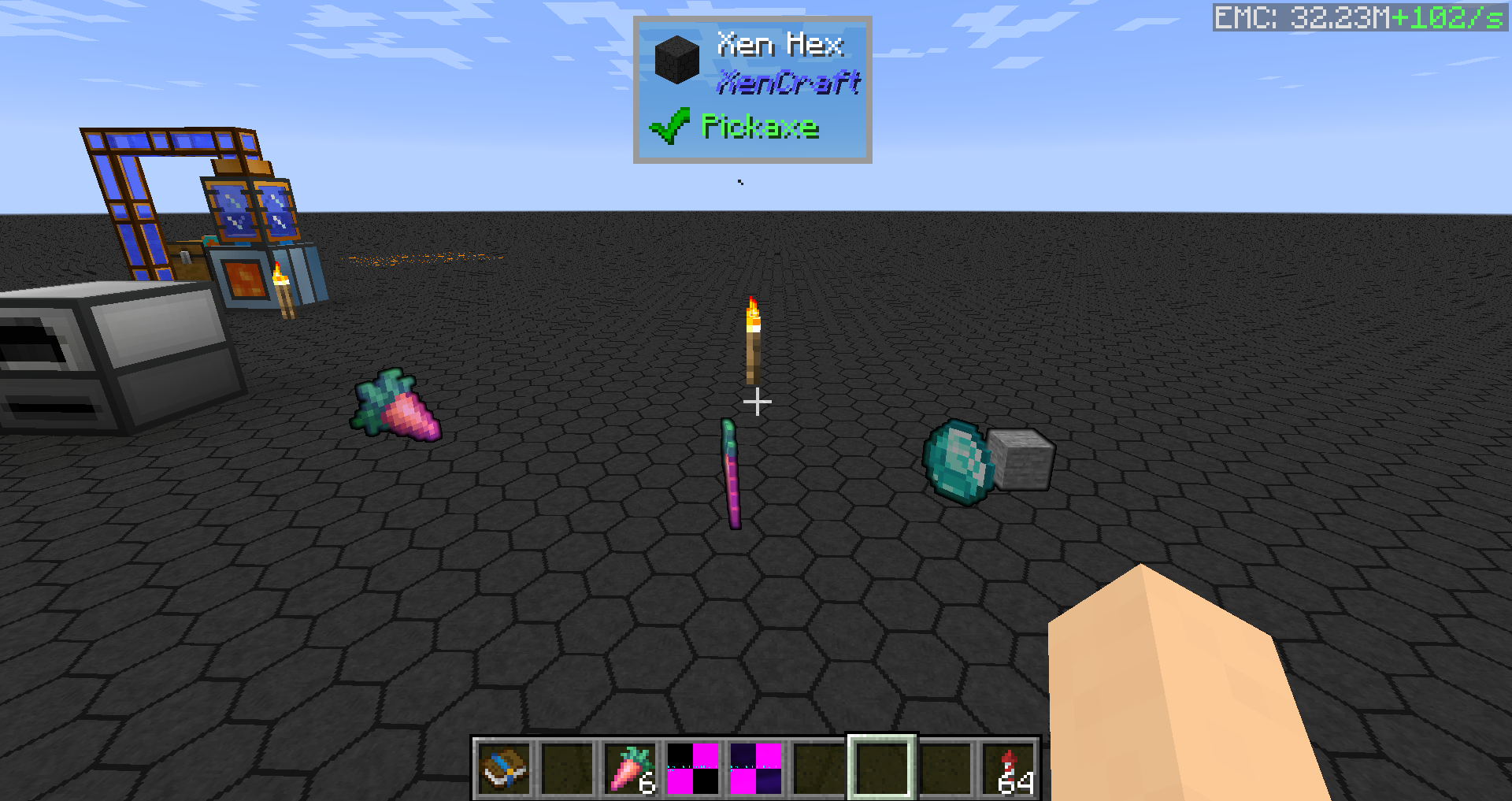The image size is (1512, 801).
Task: Choose the black-and-magenta checkered block slot
Action: (693, 769)
